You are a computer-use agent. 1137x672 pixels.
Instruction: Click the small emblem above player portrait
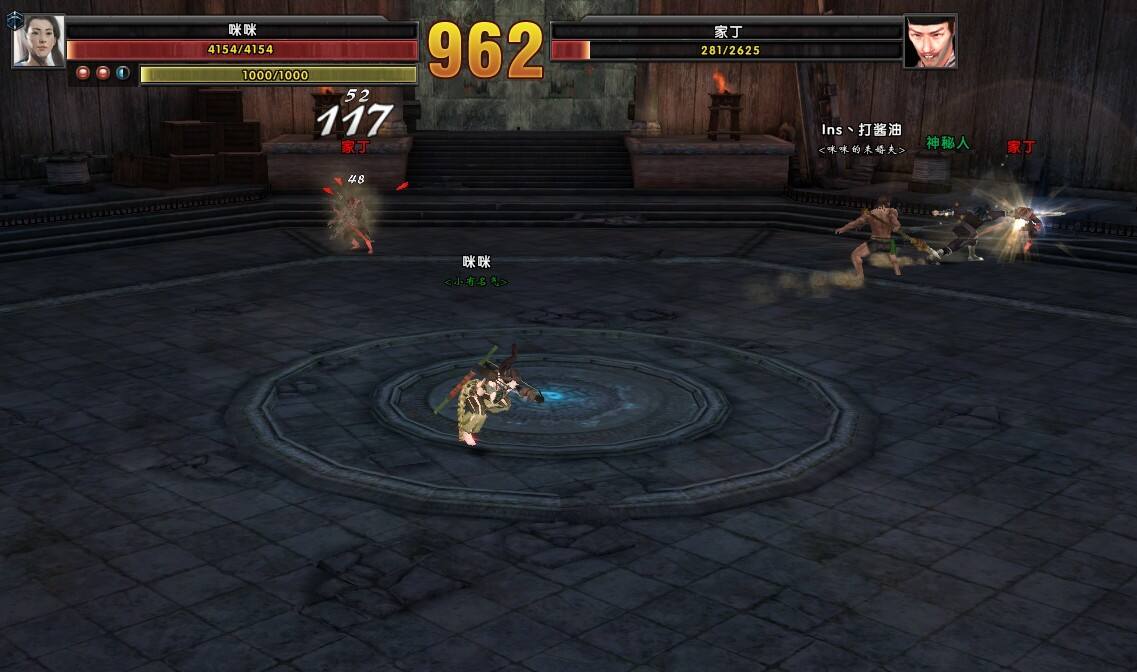(x=14, y=19)
